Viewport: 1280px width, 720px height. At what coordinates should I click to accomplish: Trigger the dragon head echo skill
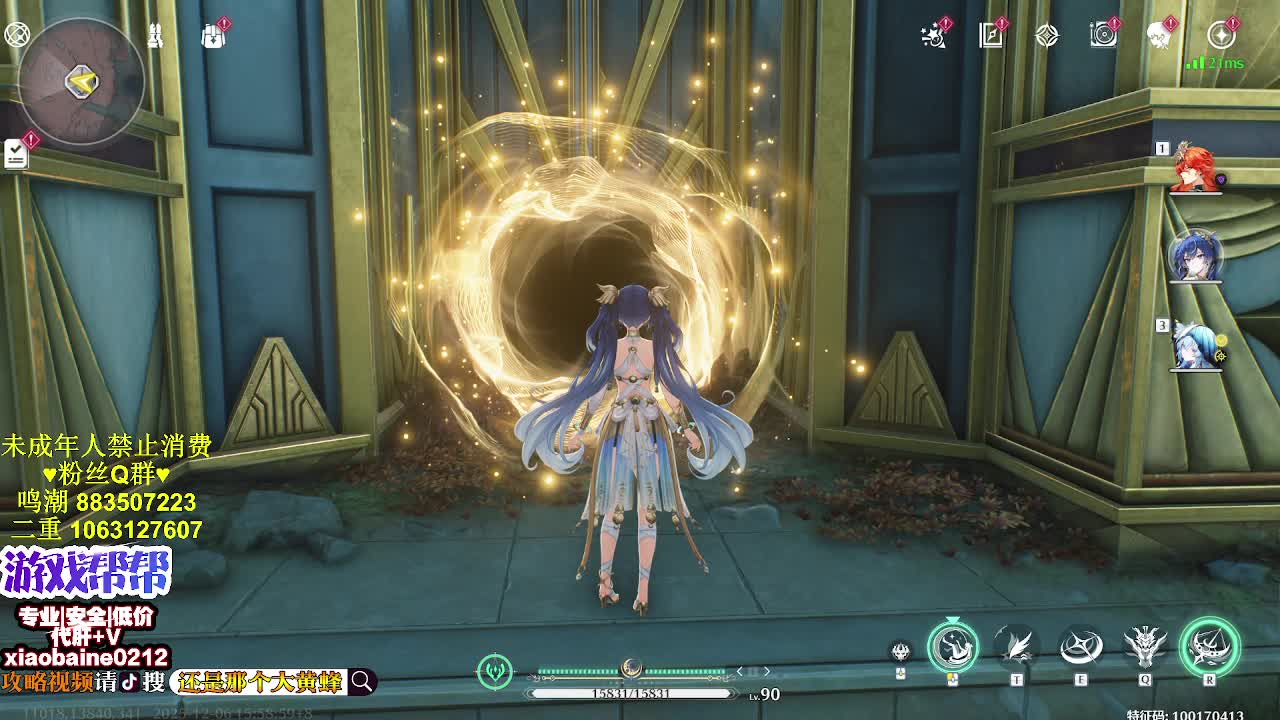pos(1145,646)
